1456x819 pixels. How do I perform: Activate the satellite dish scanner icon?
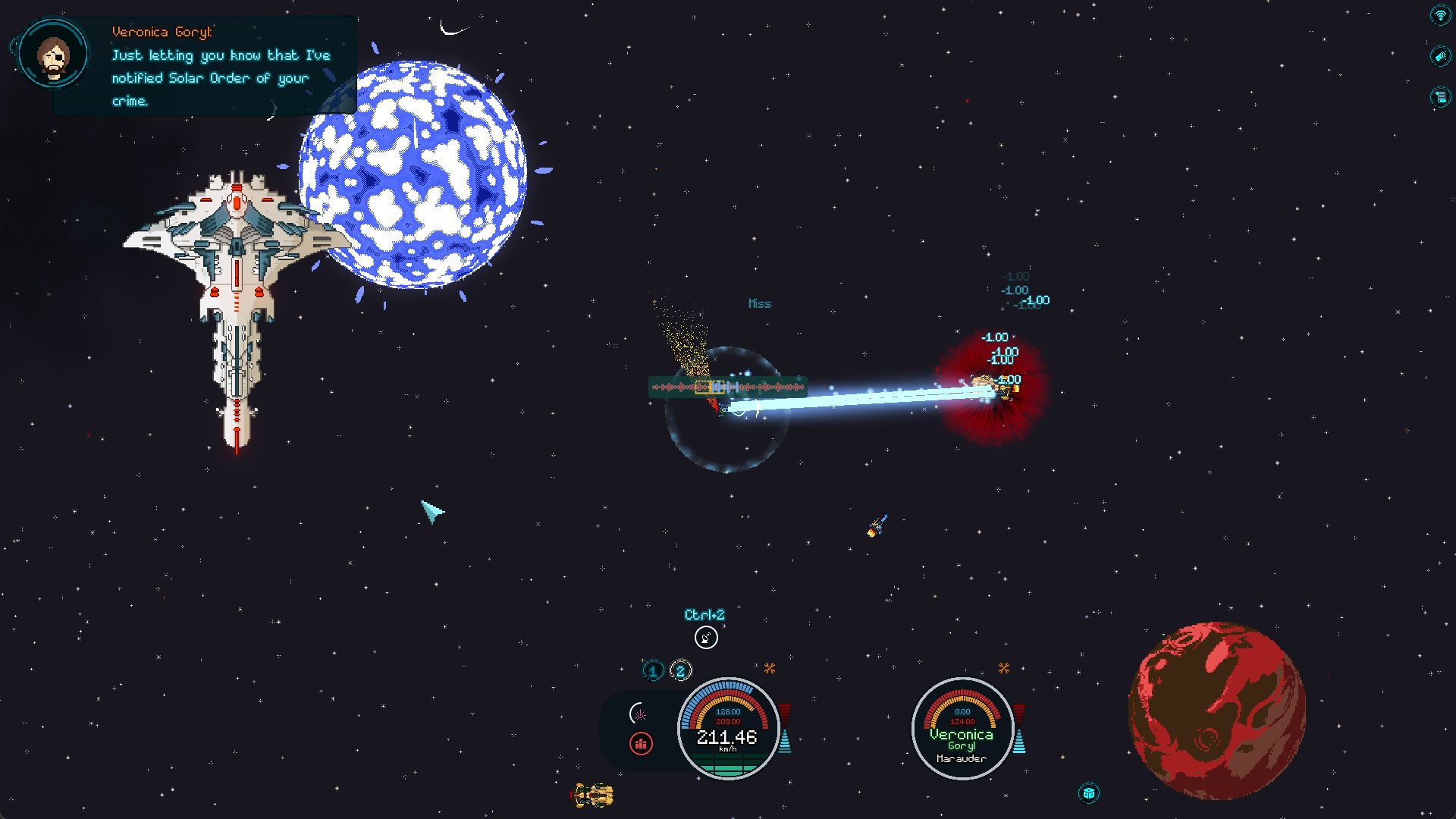click(706, 638)
